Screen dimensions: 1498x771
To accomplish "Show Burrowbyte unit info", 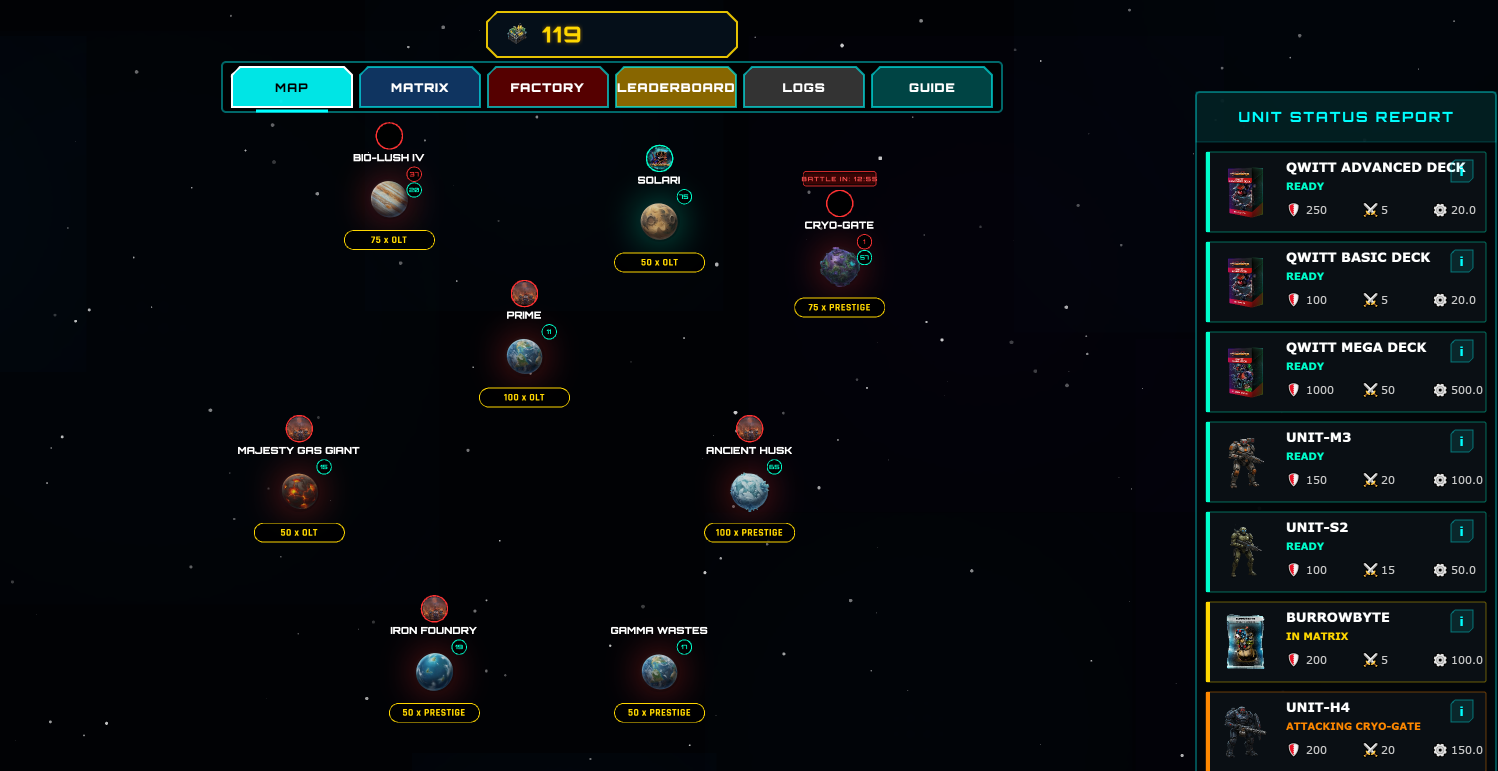I will click(x=1461, y=622).
